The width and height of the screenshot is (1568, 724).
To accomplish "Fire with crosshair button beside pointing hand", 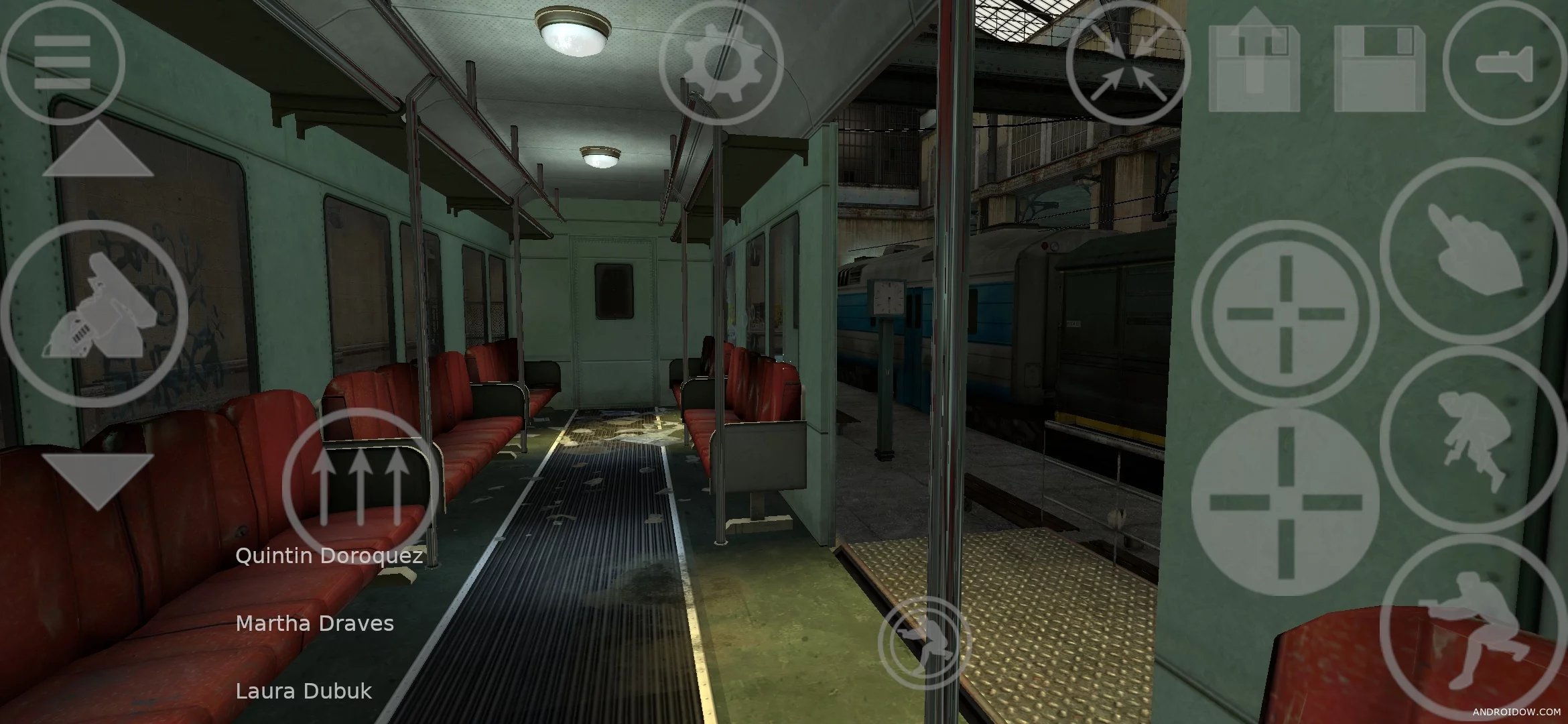I will pos(1285,314).
